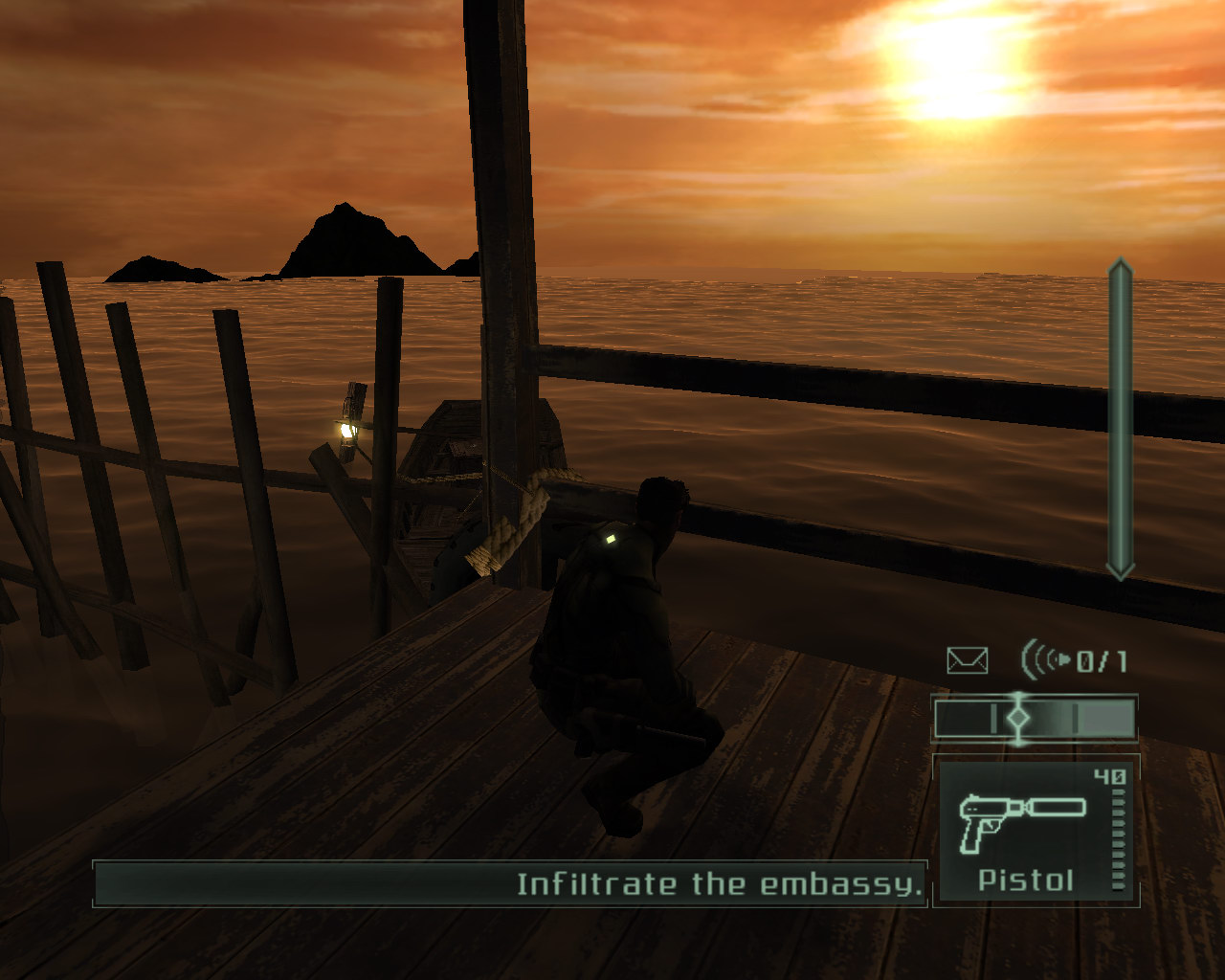Click the Infiltrate the embassy objective bar

tap(510, 883)
